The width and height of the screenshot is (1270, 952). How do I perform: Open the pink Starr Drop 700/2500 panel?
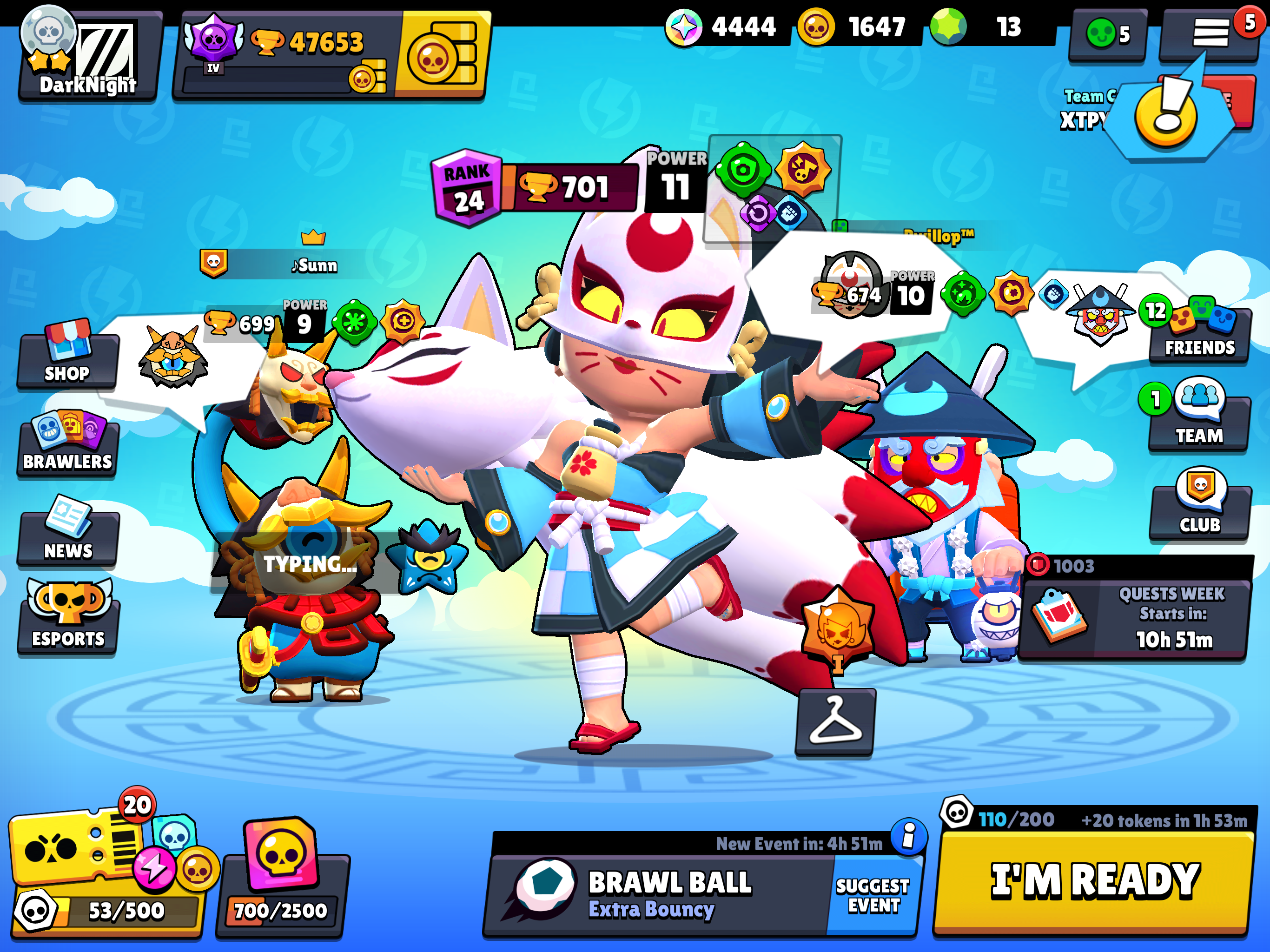(281, 879)
